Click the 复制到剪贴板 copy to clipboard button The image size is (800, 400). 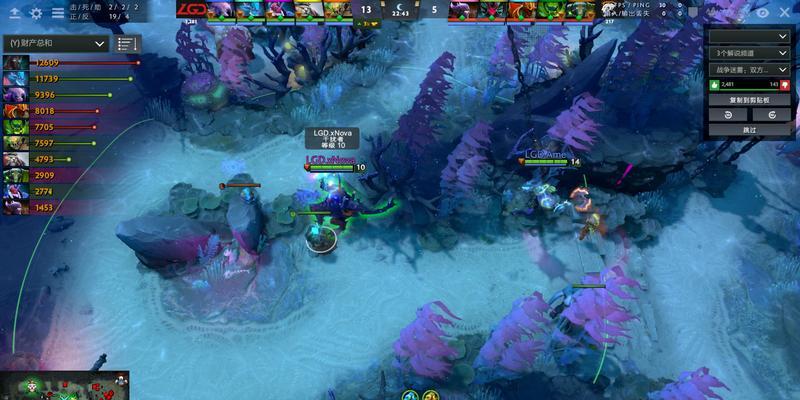(749, 100)
